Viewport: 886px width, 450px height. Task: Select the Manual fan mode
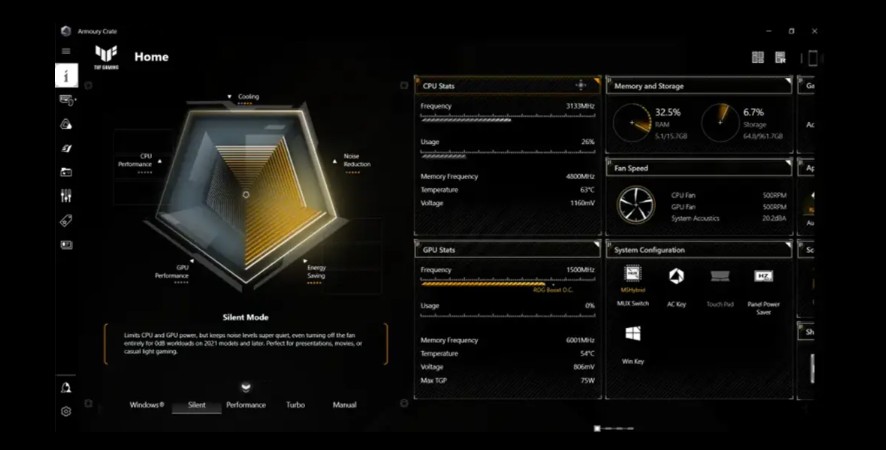pos(344,405)
